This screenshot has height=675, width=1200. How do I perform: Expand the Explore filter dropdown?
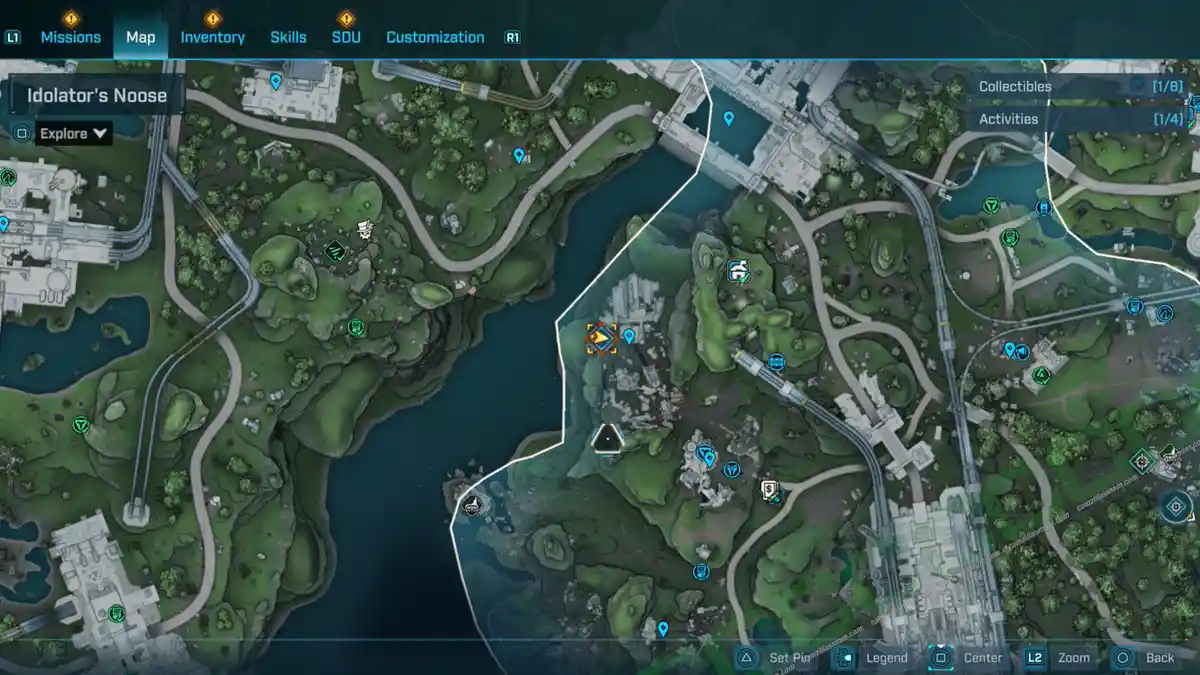tap(74, 133)
